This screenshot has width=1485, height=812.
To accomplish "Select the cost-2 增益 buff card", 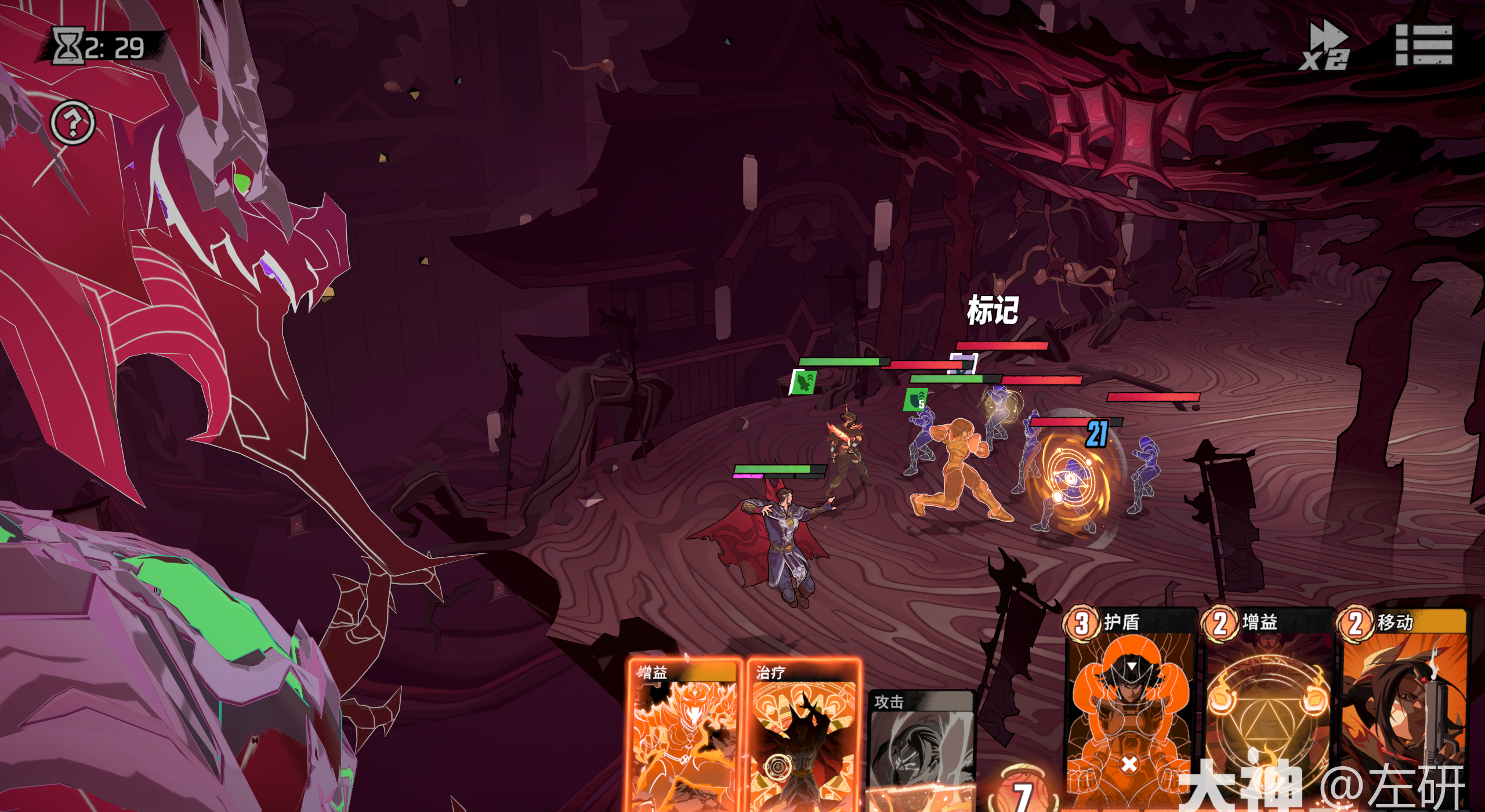I will pos(1267,708).
